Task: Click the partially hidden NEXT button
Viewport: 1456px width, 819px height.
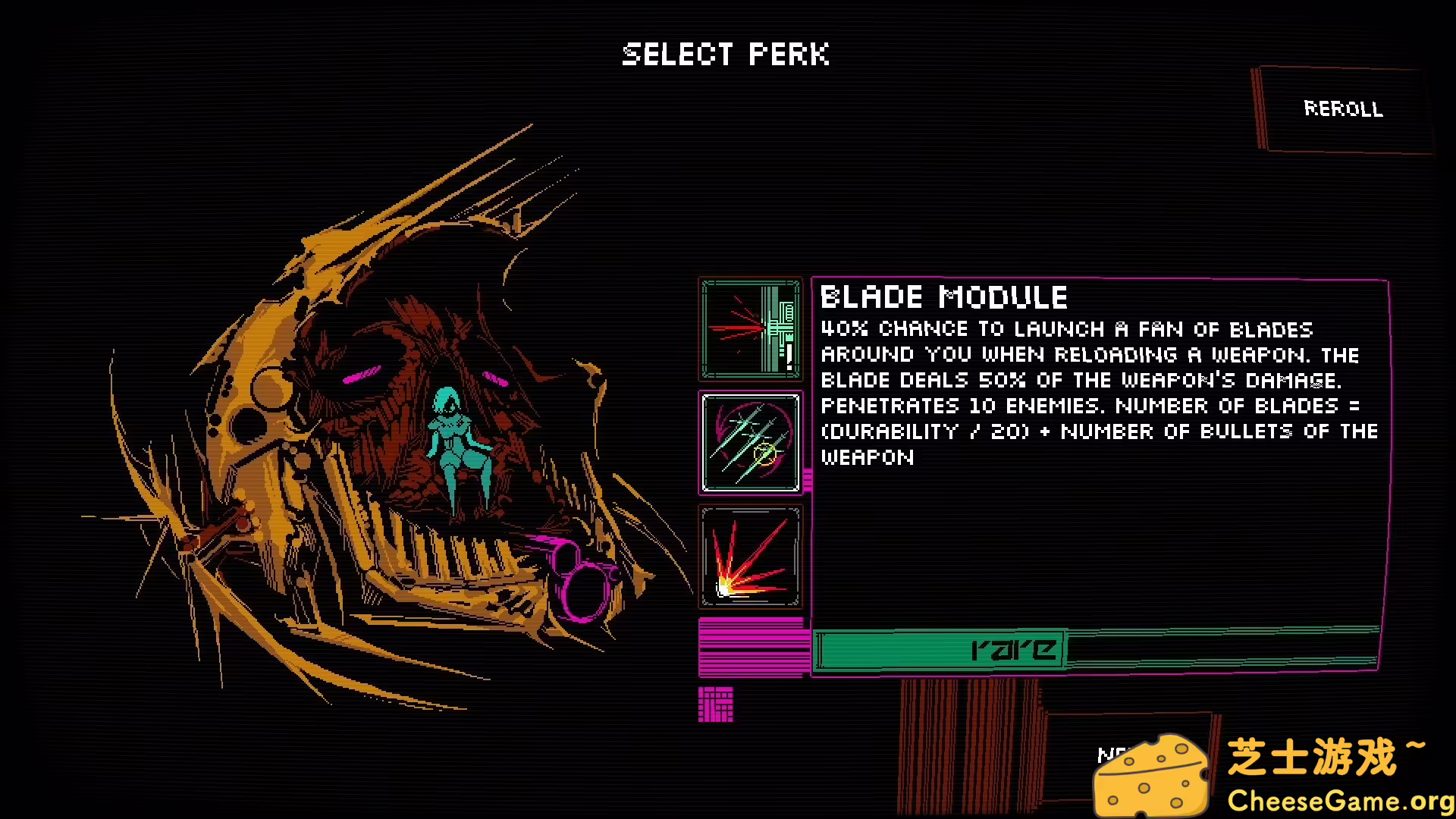Action: click(x=1115, y=755)
